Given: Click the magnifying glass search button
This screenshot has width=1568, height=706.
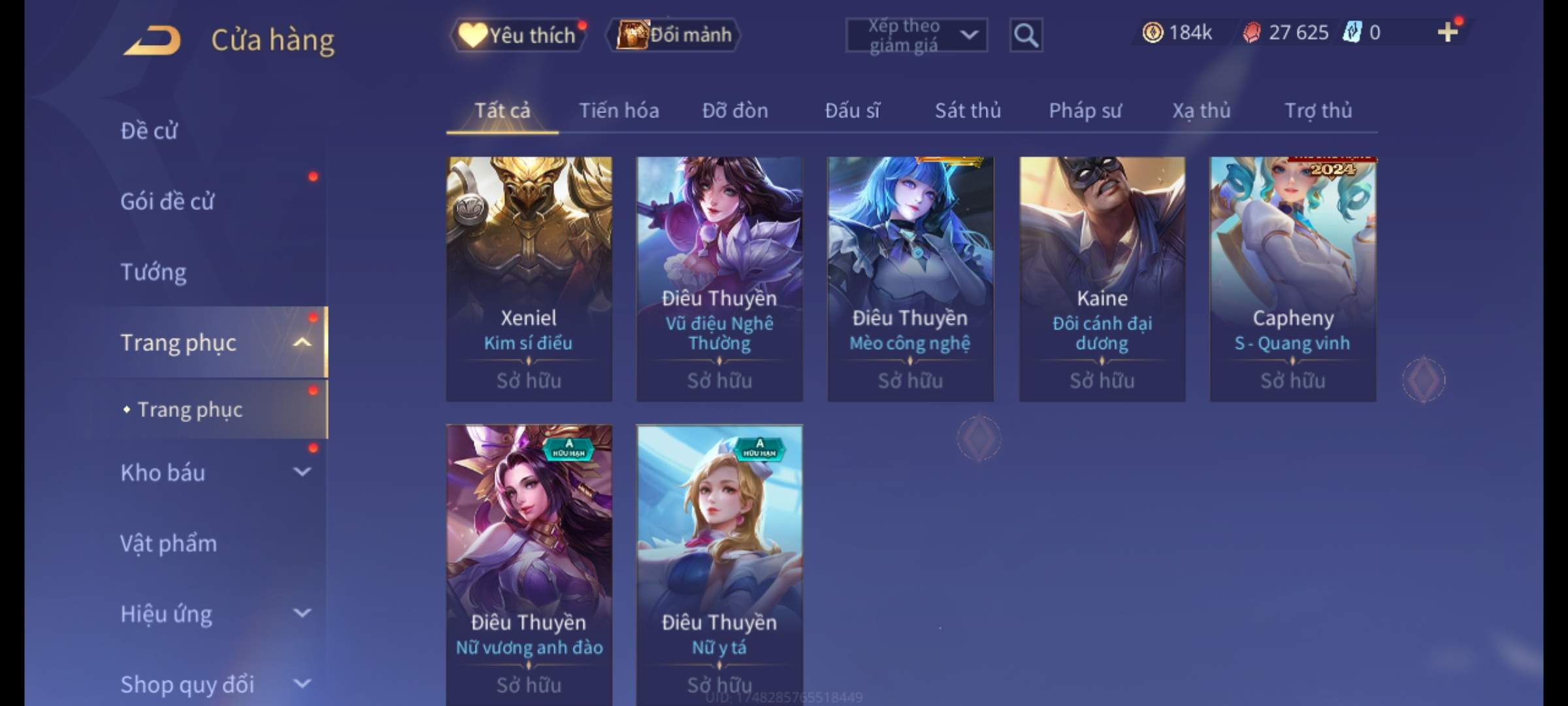Looking at the screenshot, I should (x=1026, y=35).
